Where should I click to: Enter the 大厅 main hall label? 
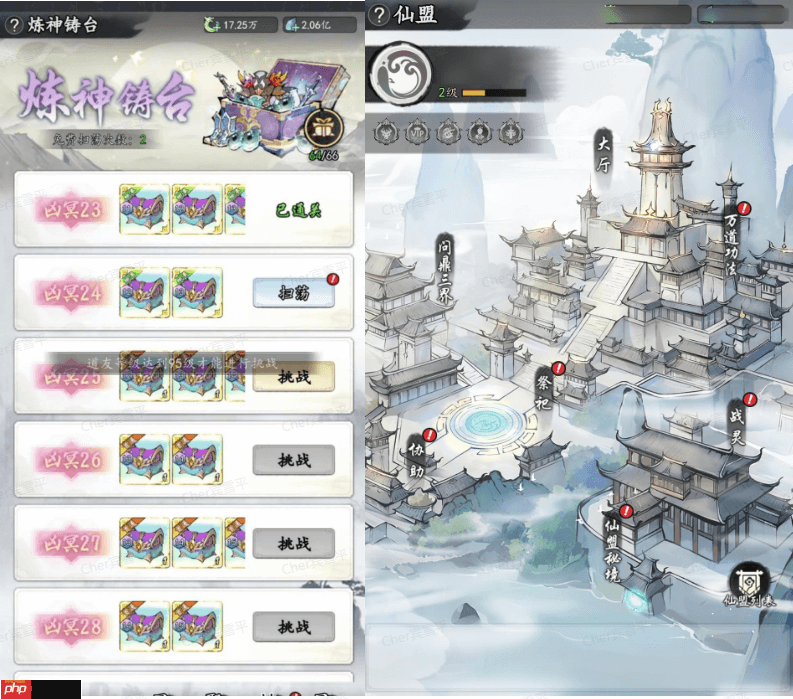coord(603,151)
